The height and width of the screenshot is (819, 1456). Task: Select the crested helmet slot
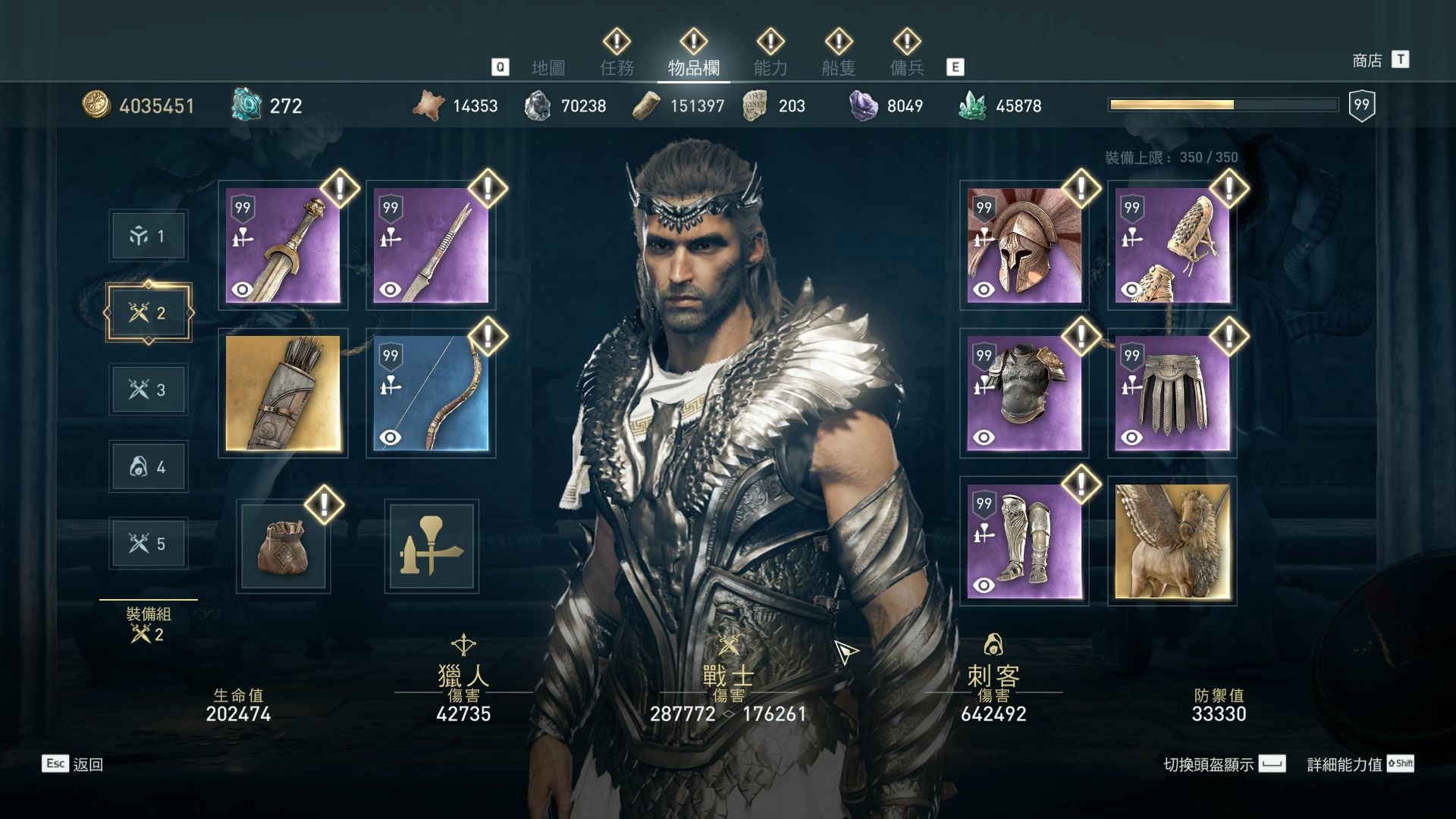(x=1024, y=246)
